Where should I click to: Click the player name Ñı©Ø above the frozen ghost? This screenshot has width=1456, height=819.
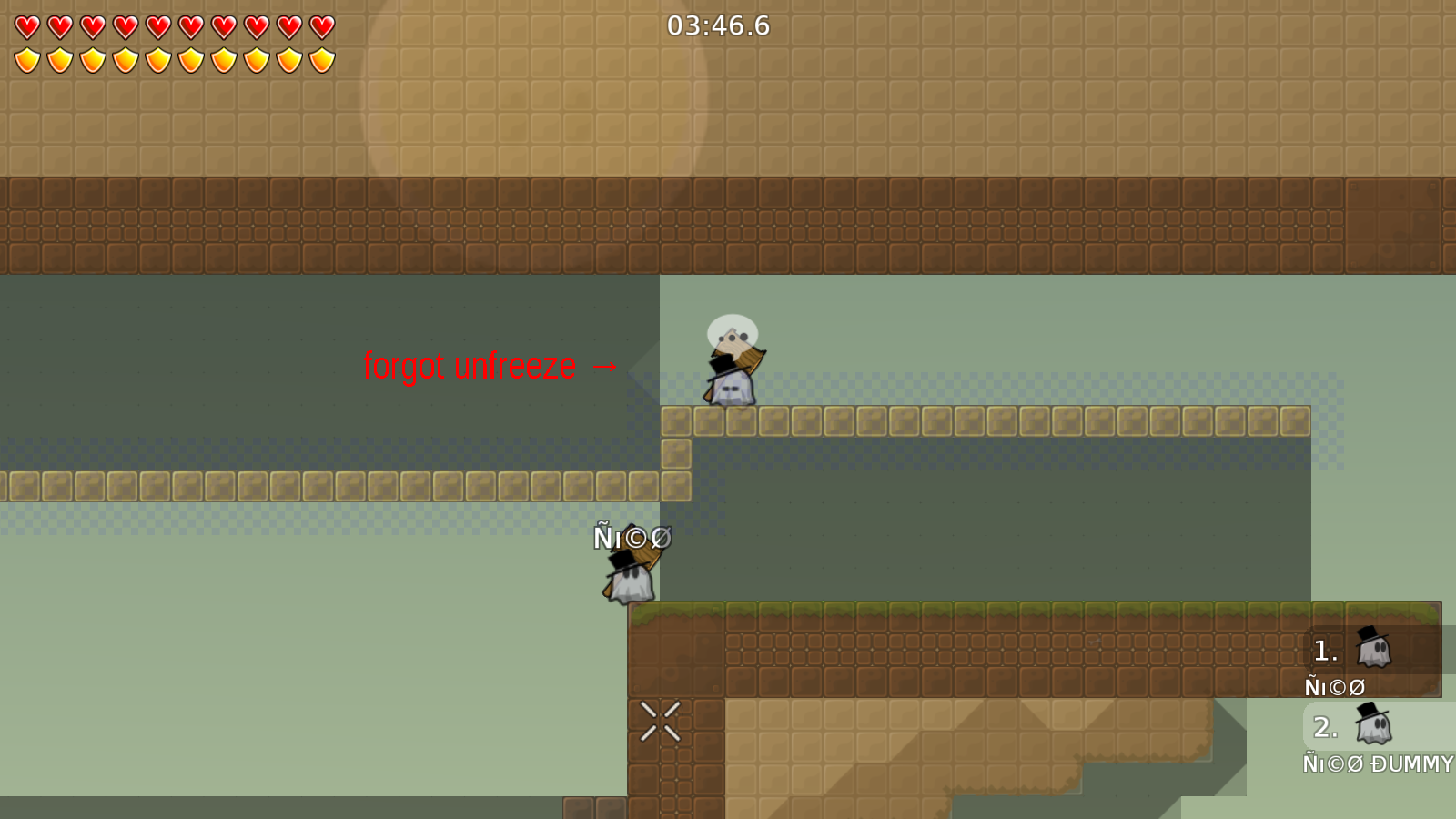[632, 538]
